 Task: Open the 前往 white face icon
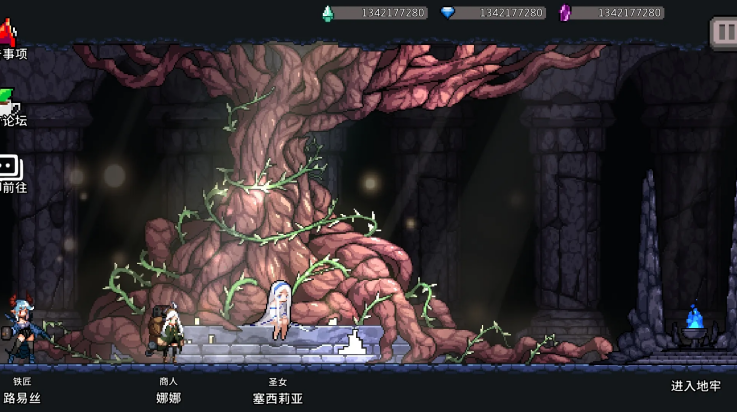pos(8,167)
